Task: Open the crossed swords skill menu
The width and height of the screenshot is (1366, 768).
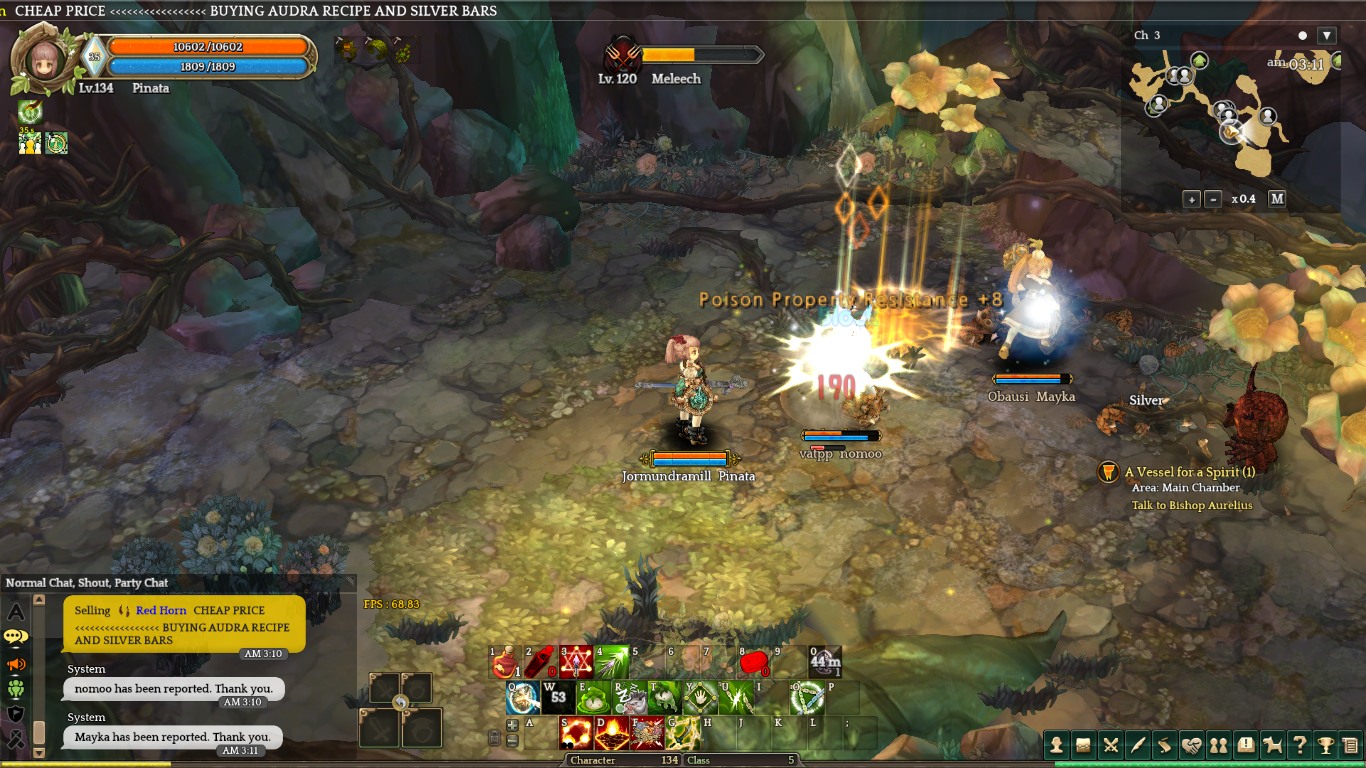Action: point(1110,745)
